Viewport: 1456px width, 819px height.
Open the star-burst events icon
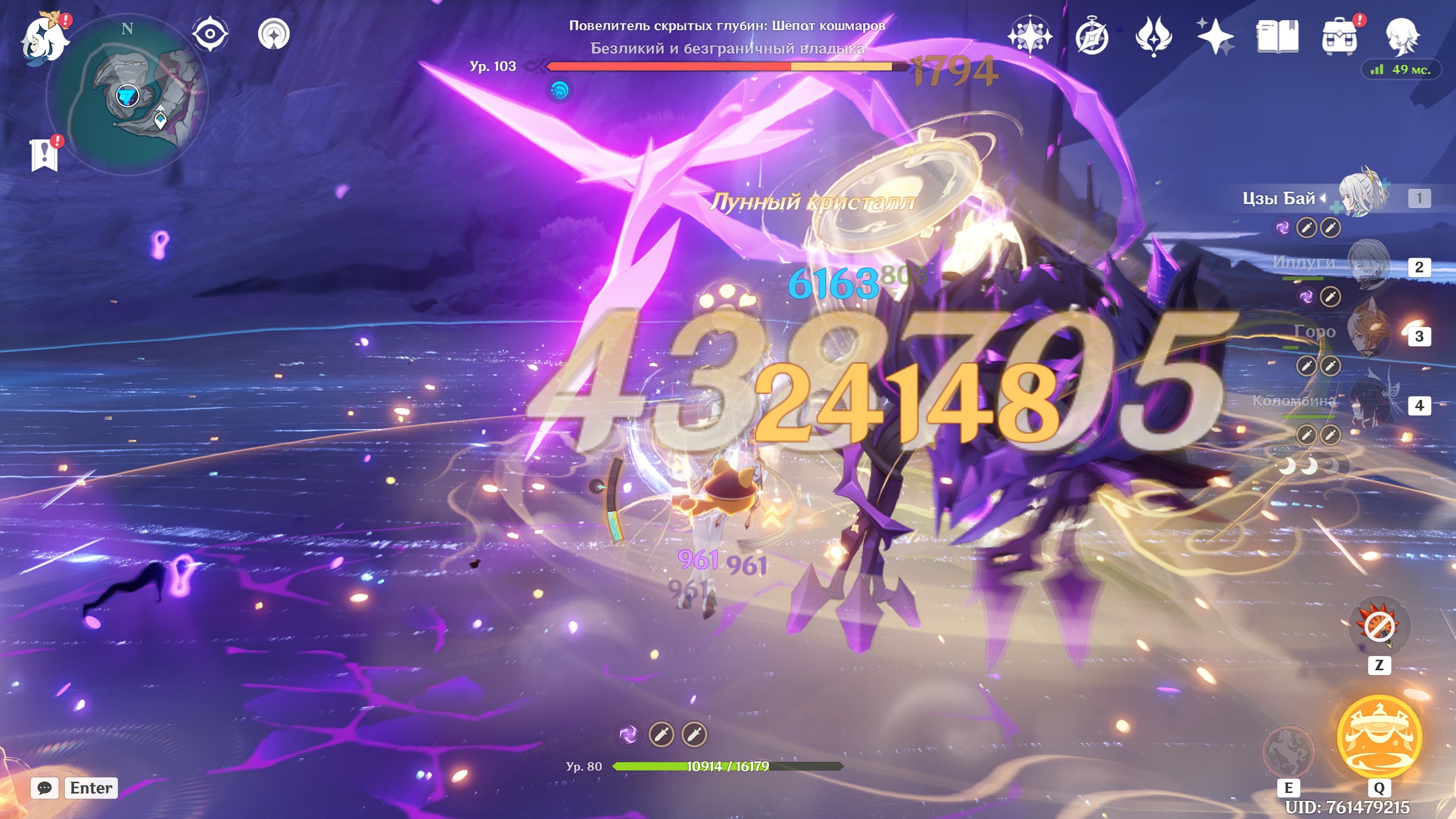pos(1029,36)
